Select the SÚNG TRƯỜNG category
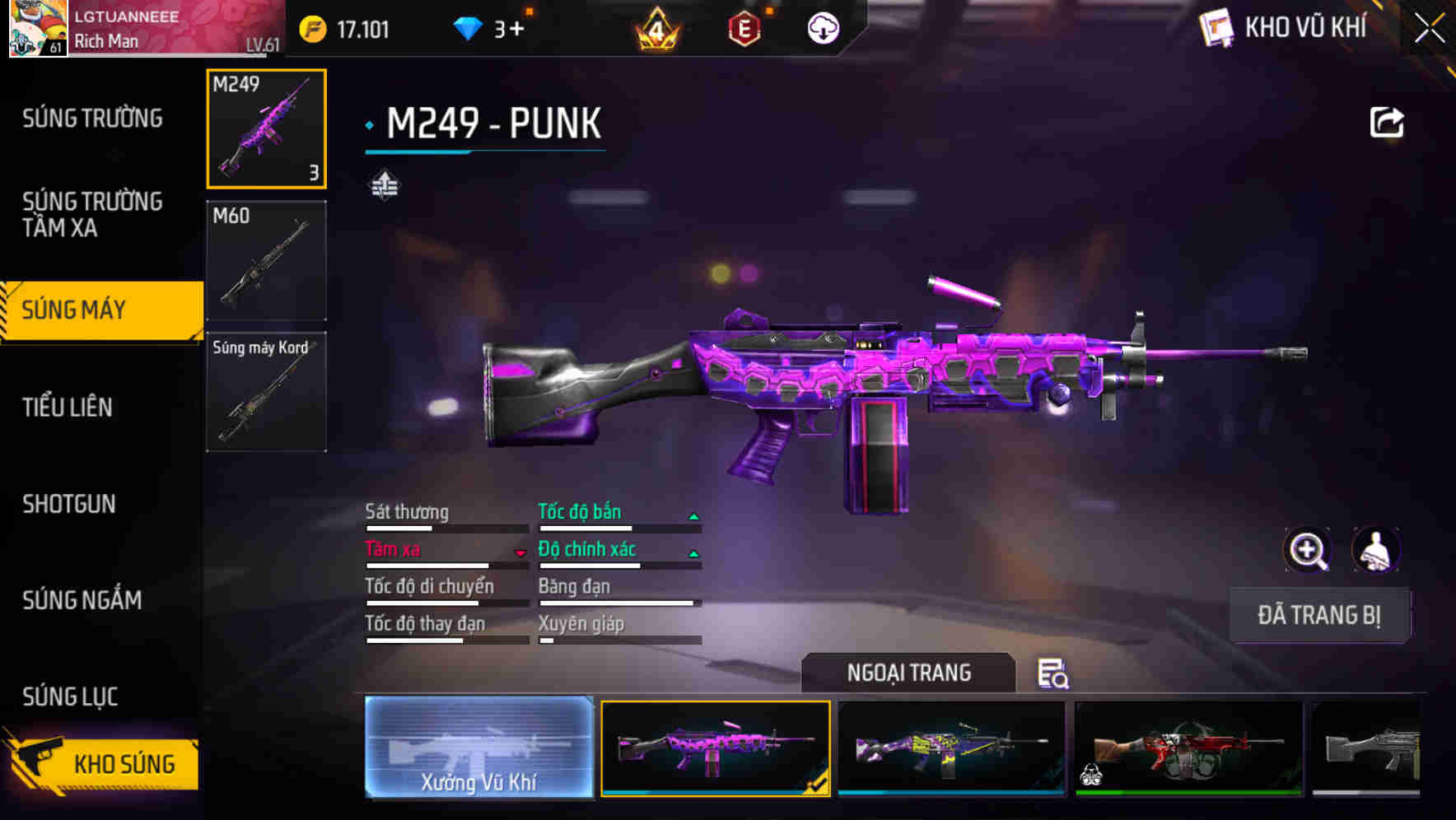Screen dimensions: 1456x820 [92, 118]
